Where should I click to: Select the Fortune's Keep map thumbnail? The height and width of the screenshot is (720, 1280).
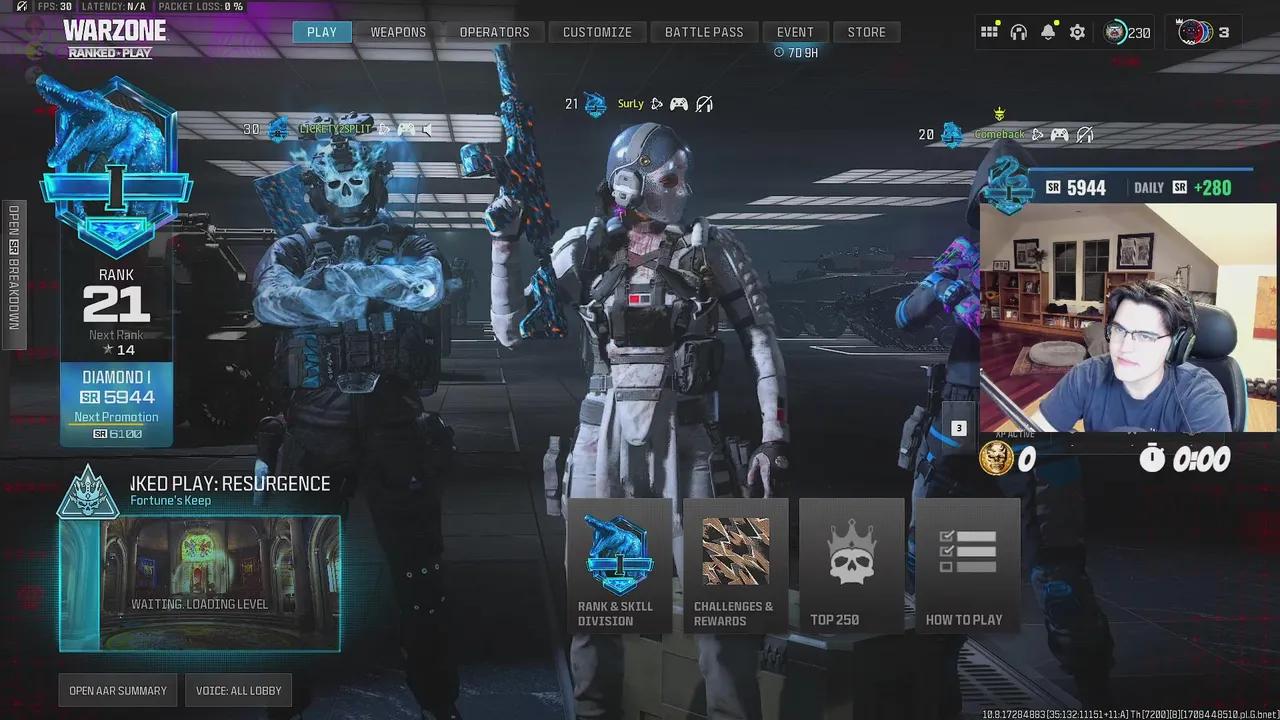pos(199,583)
